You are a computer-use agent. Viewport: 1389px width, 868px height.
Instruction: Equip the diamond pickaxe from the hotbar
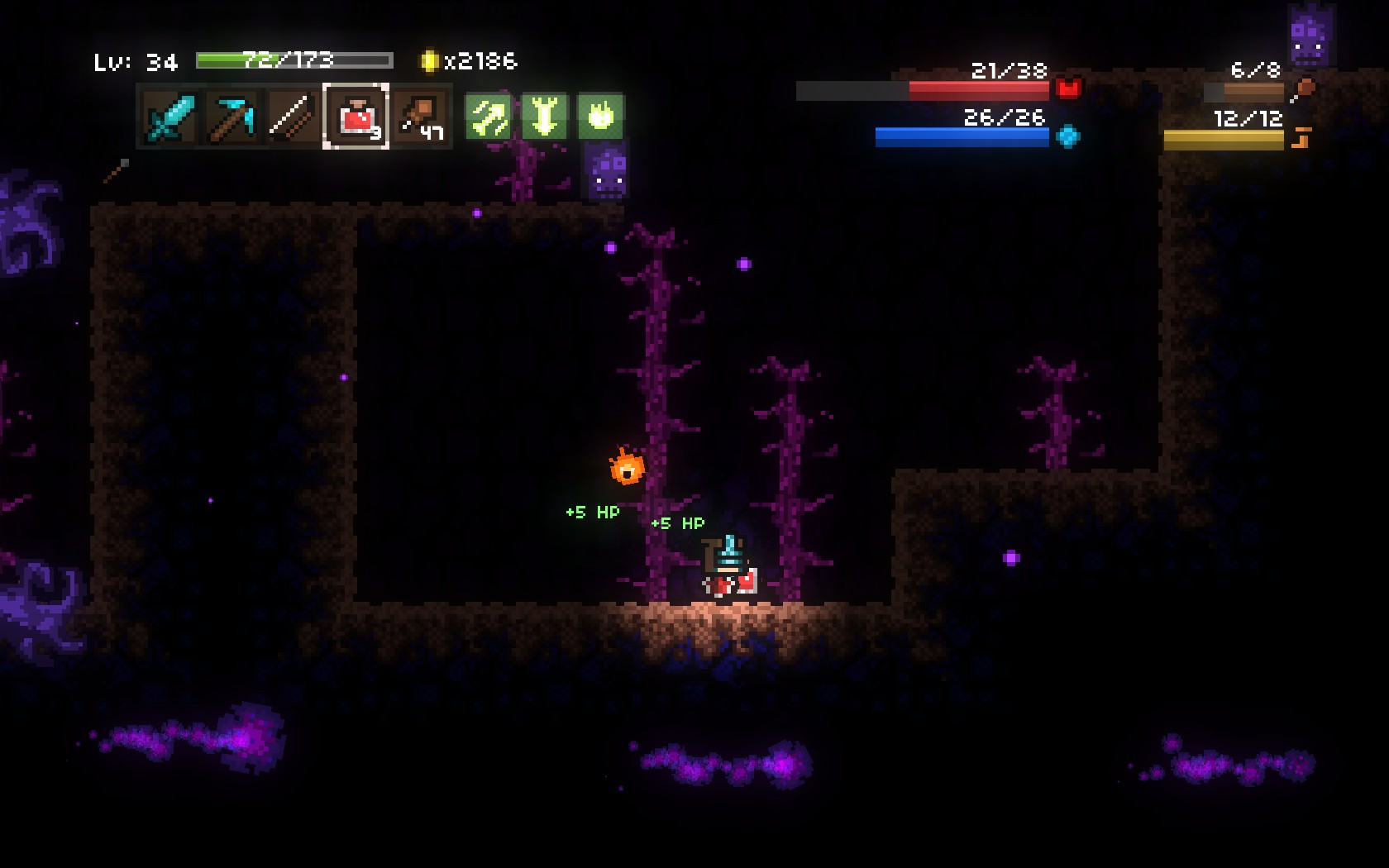coord(231,117)
